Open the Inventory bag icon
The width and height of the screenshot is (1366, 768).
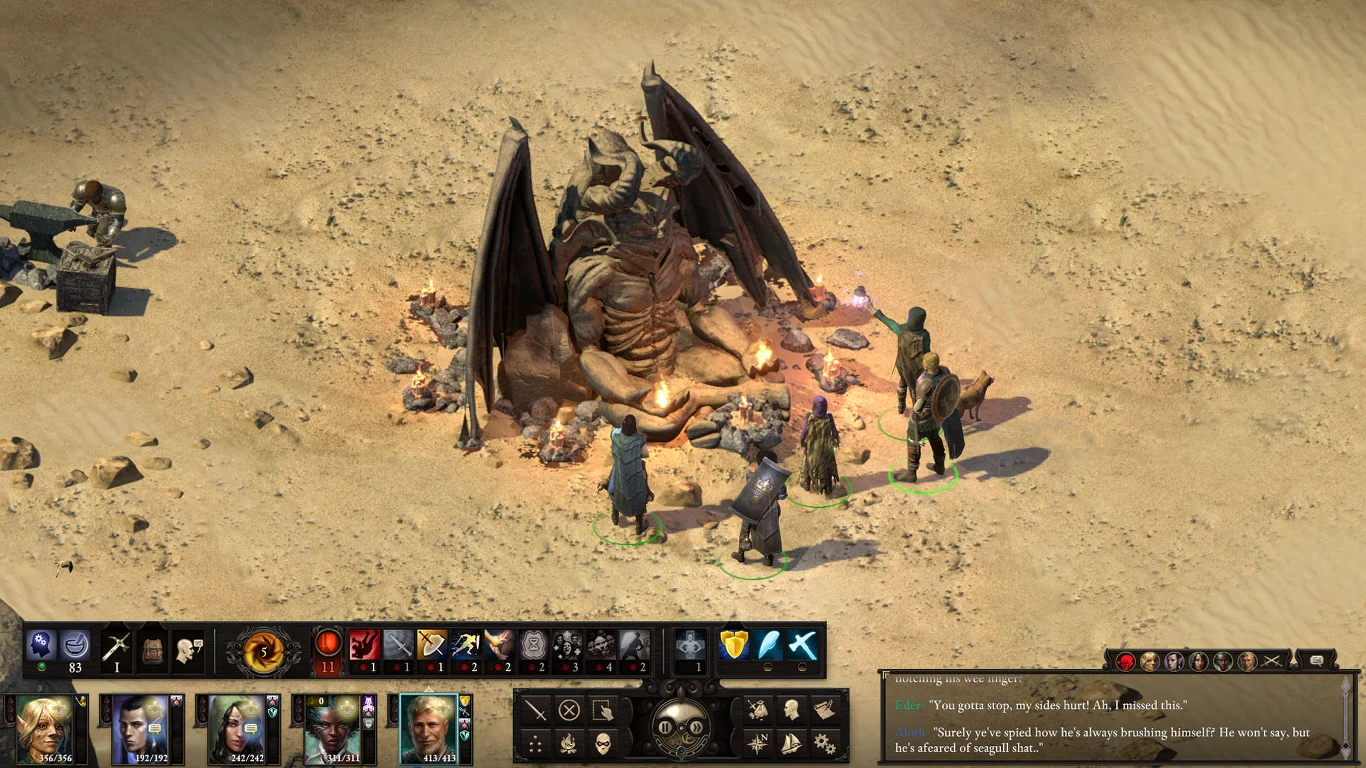click(x=758, y=709)
